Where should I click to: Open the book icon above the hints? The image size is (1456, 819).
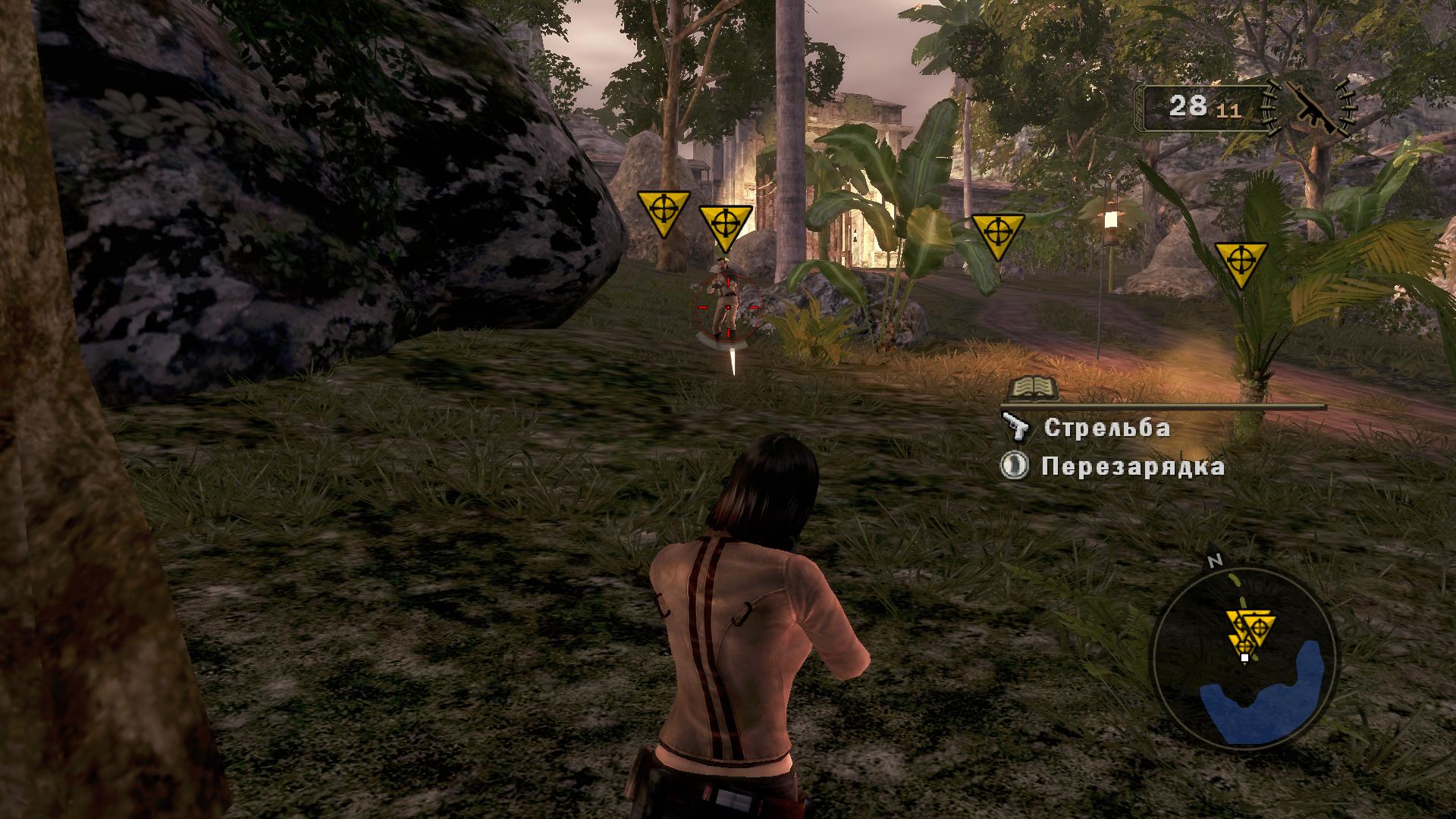coord(1033,388)
